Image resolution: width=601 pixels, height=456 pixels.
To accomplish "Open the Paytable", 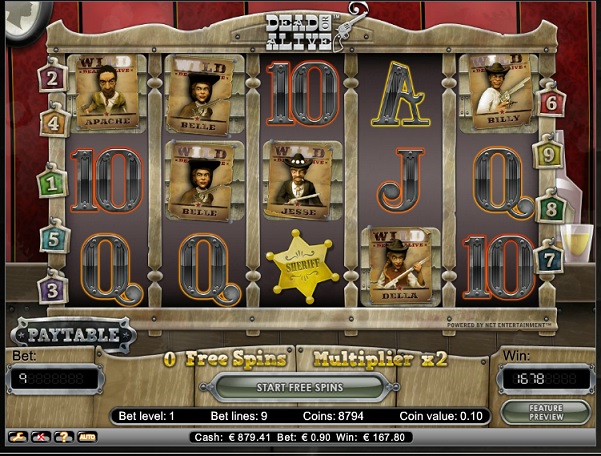I will (73, 335).
